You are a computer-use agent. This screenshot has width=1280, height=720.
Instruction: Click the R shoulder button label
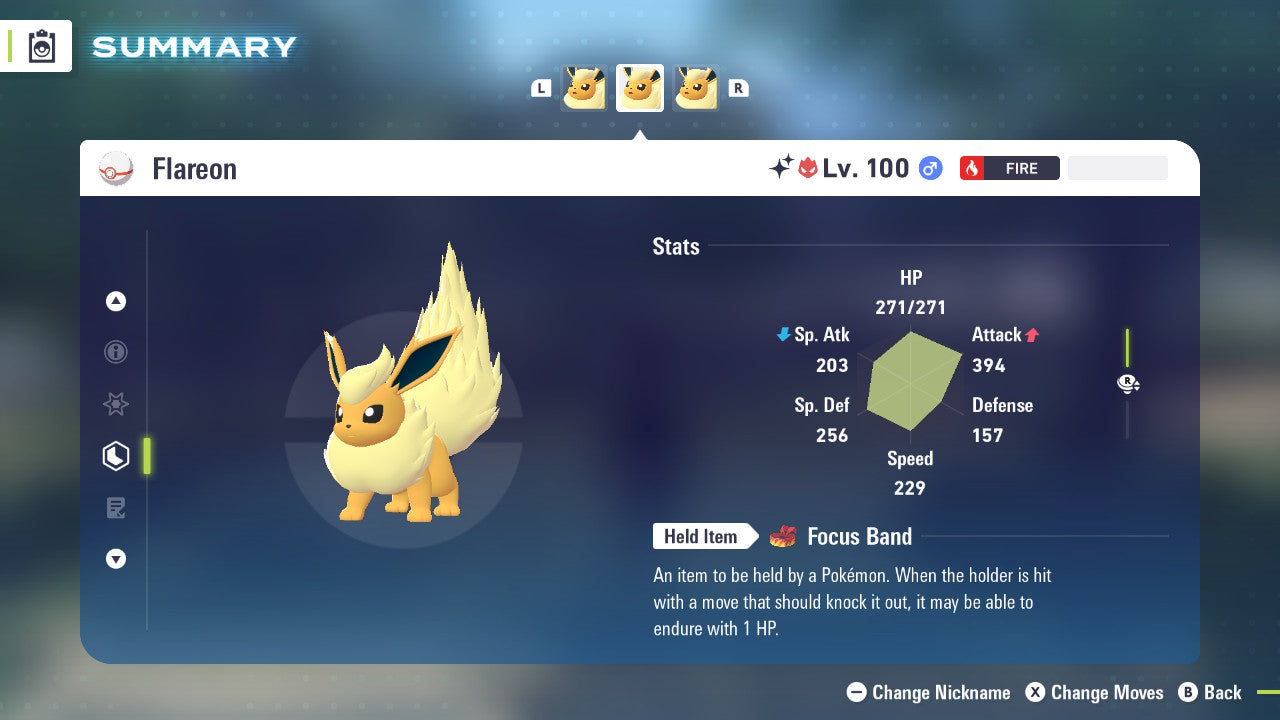coord(738,87)
